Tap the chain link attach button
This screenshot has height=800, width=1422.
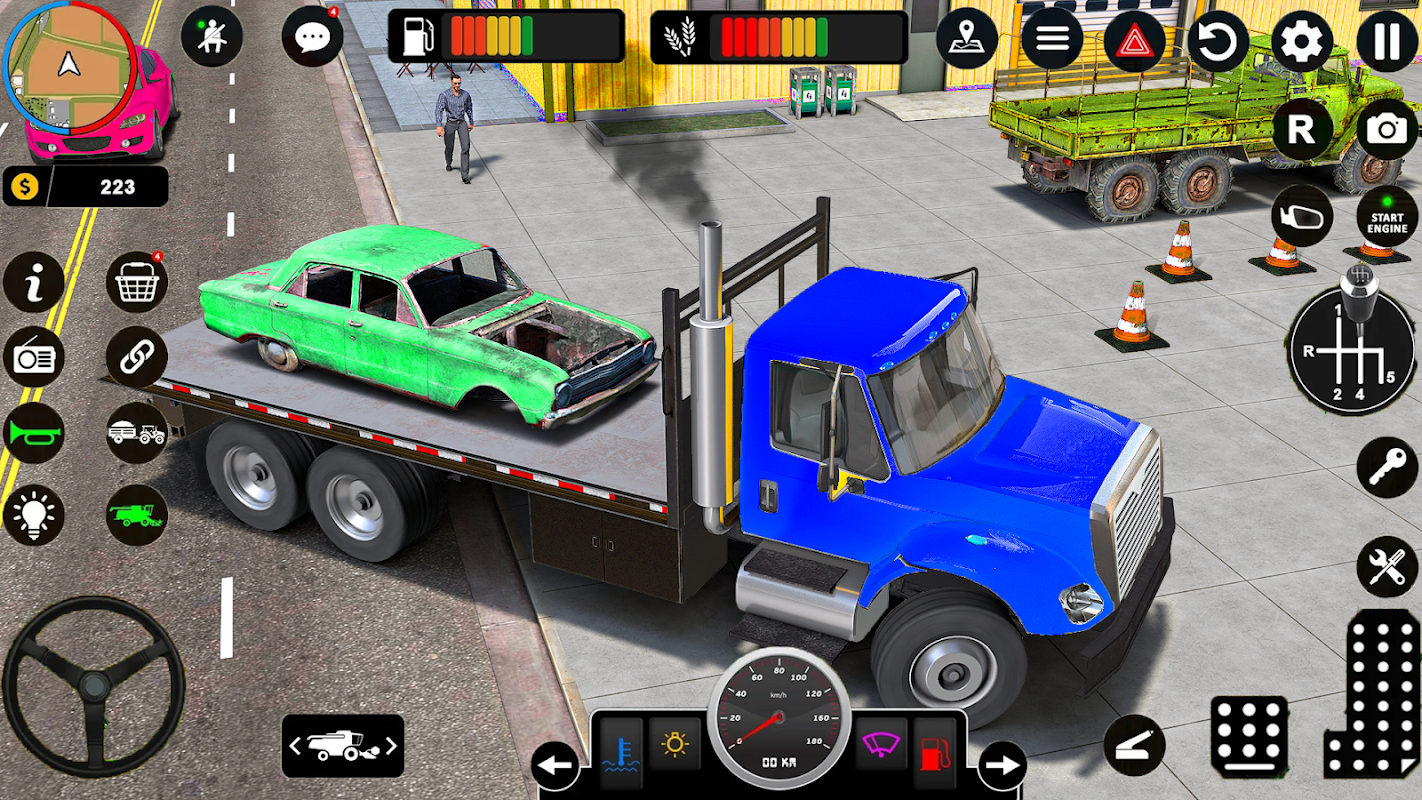(136, 357)
